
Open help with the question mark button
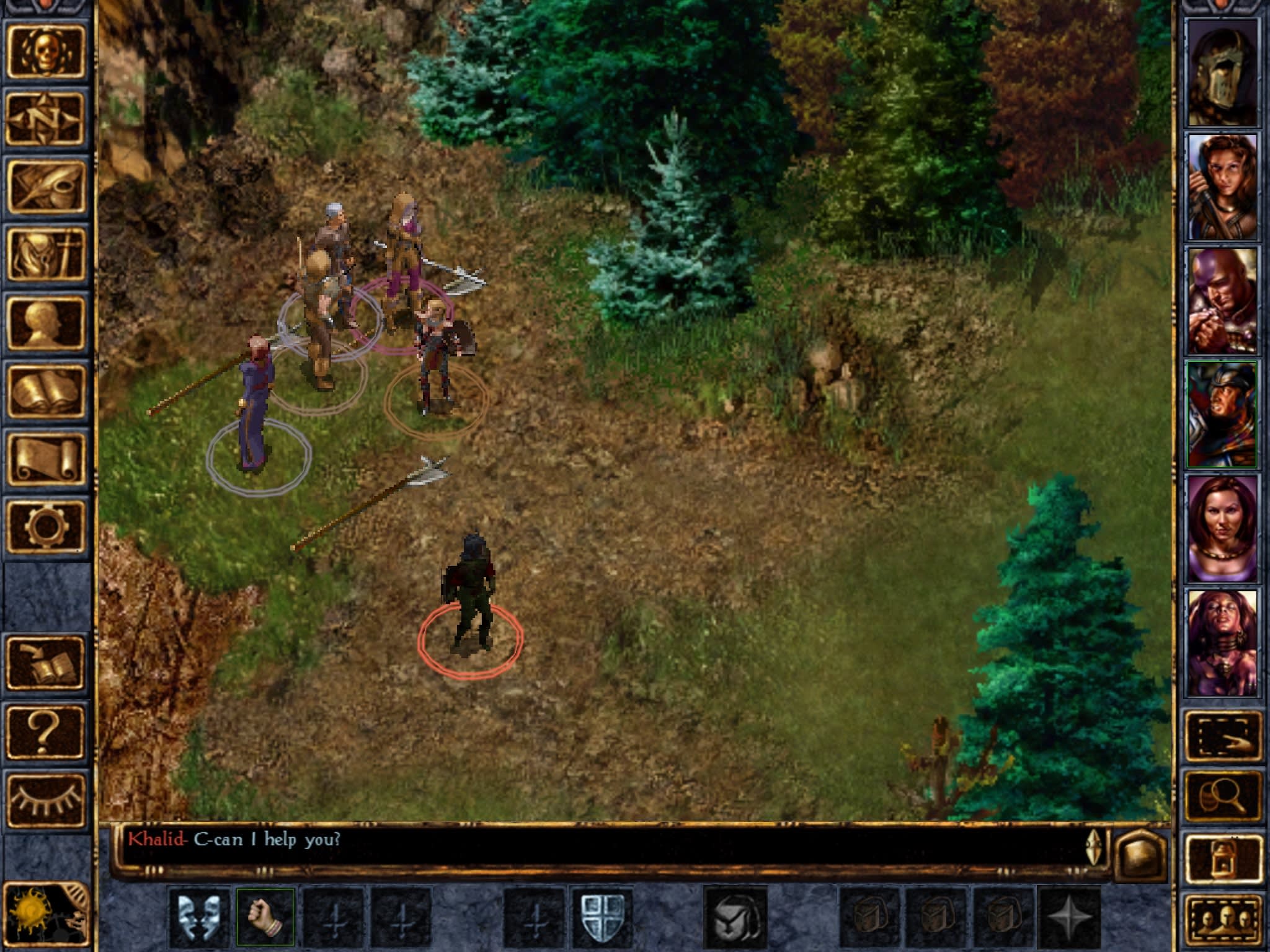tap(46, 731)
